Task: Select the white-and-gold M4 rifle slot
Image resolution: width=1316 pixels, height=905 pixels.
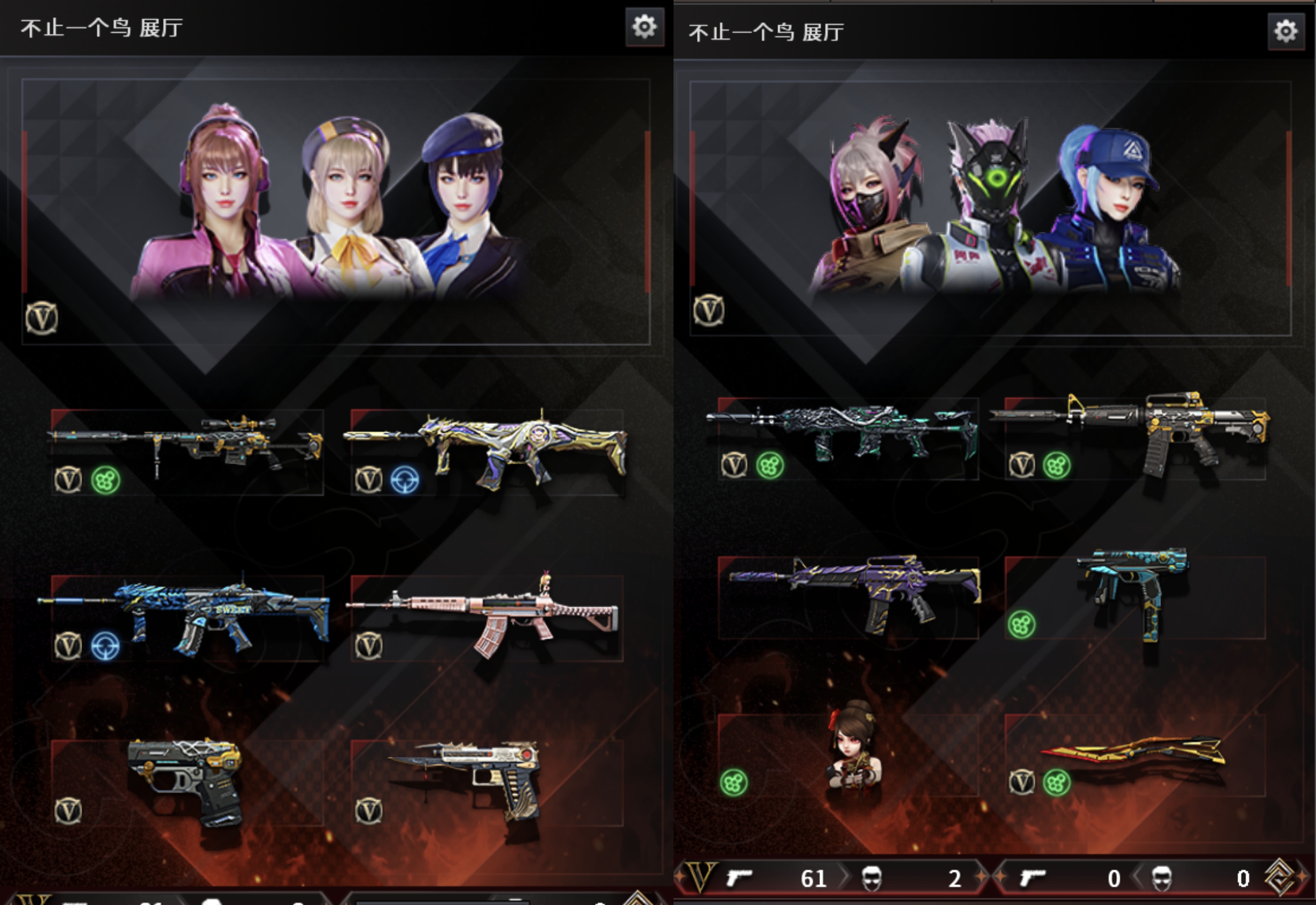Action: tap(1135, 438)
